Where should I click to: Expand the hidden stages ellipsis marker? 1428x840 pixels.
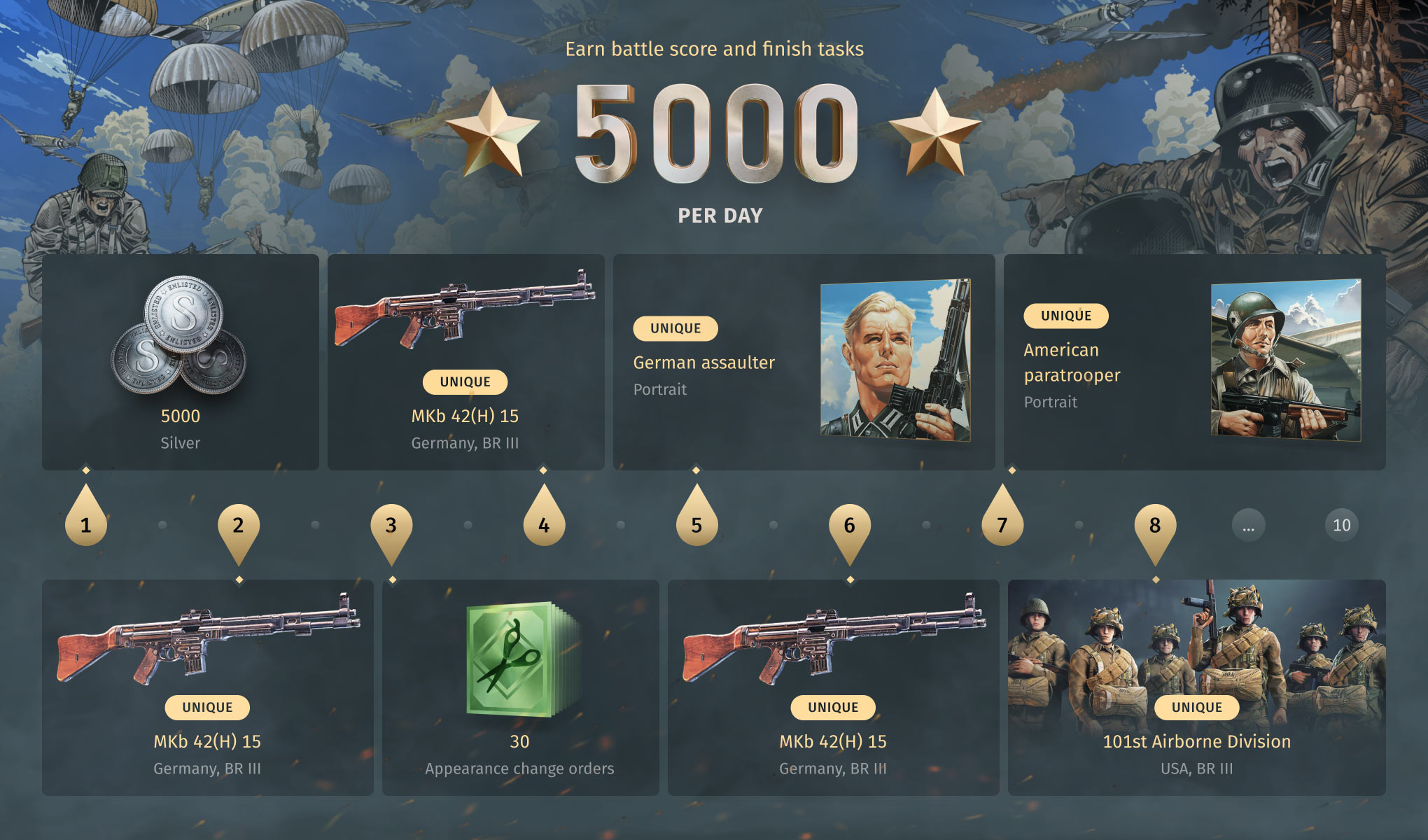[1248, 526]
